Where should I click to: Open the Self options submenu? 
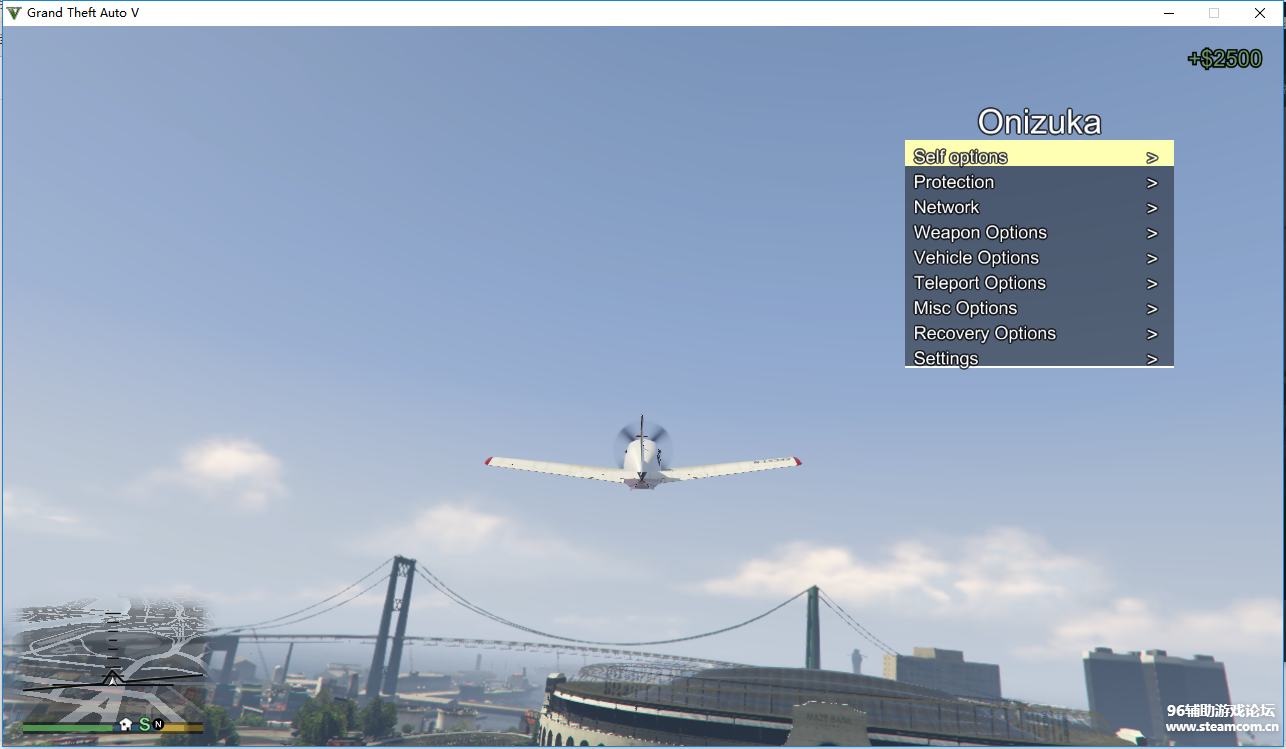coord(1038,156)
